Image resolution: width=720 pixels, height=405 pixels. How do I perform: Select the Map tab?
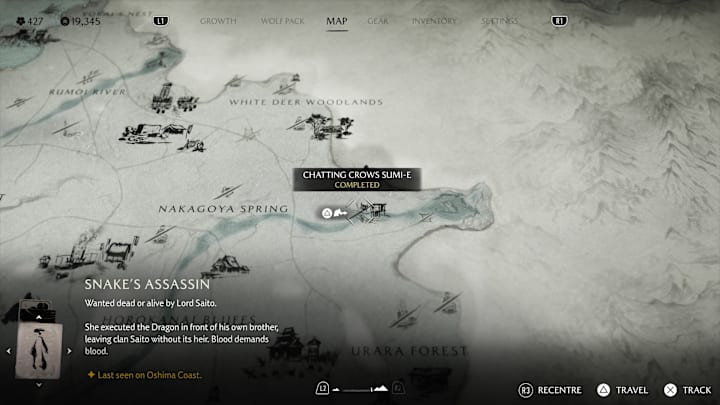click(x=337, y=20)
